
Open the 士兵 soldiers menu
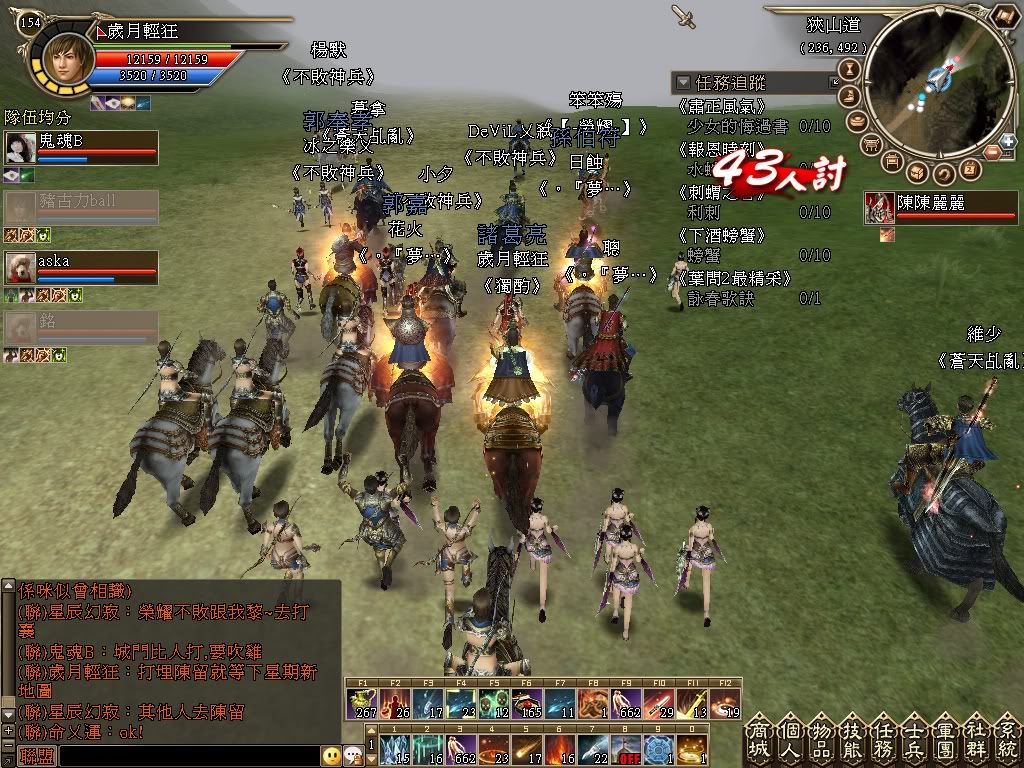(915, 741)
